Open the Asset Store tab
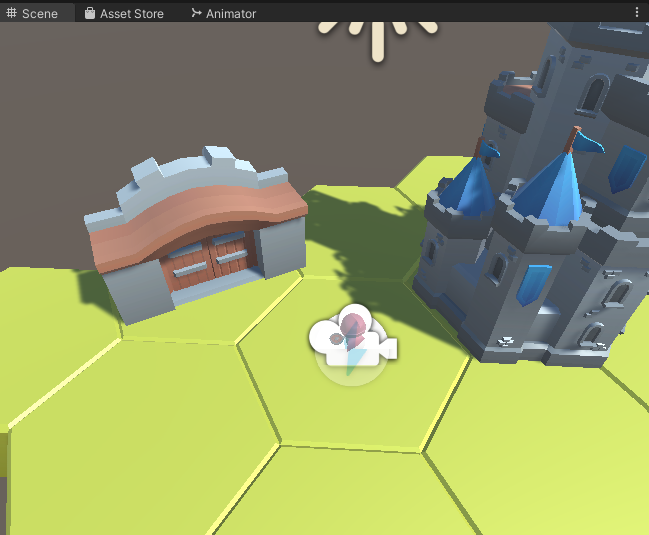 pos(124,13)
